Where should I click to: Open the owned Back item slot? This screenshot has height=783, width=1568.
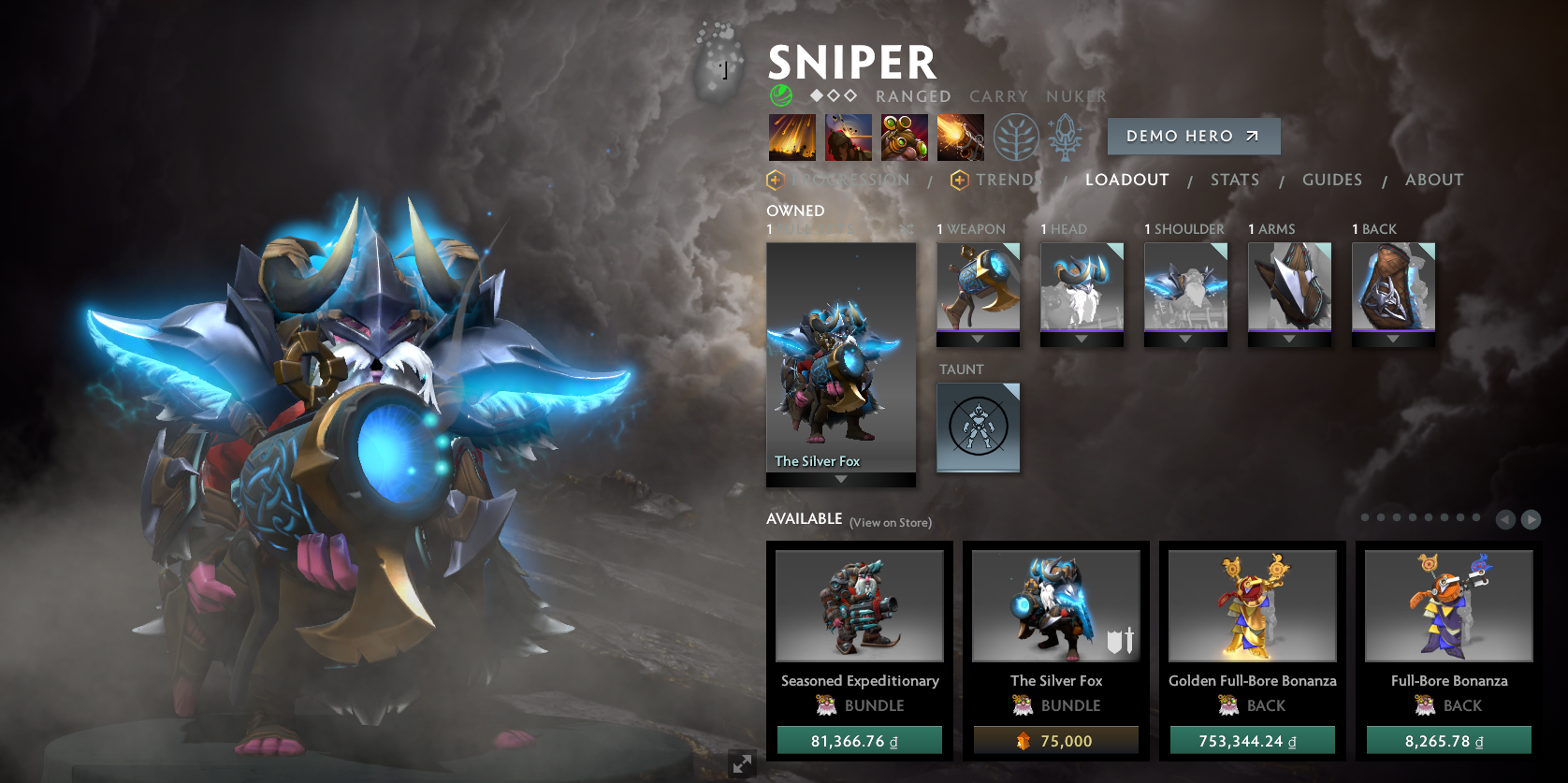(1393, 288)
